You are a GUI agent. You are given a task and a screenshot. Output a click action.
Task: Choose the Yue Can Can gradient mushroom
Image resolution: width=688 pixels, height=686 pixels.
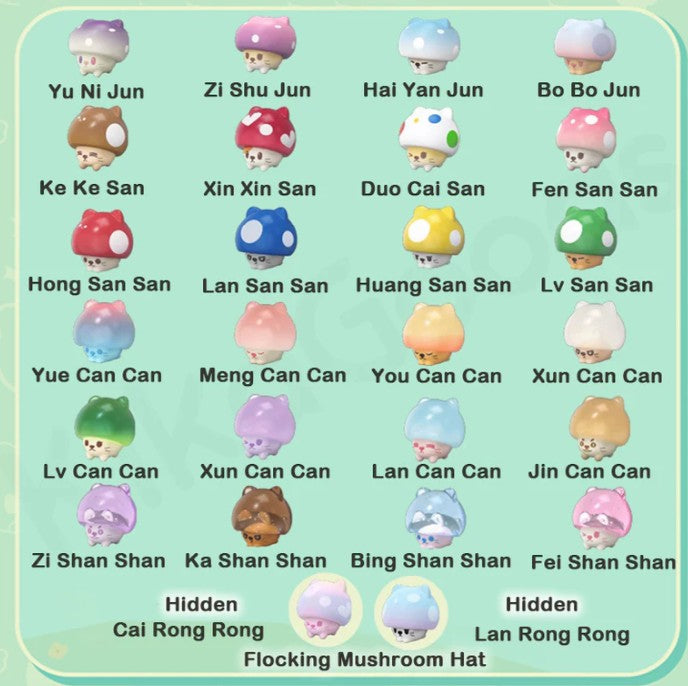(x=103, y=331)
